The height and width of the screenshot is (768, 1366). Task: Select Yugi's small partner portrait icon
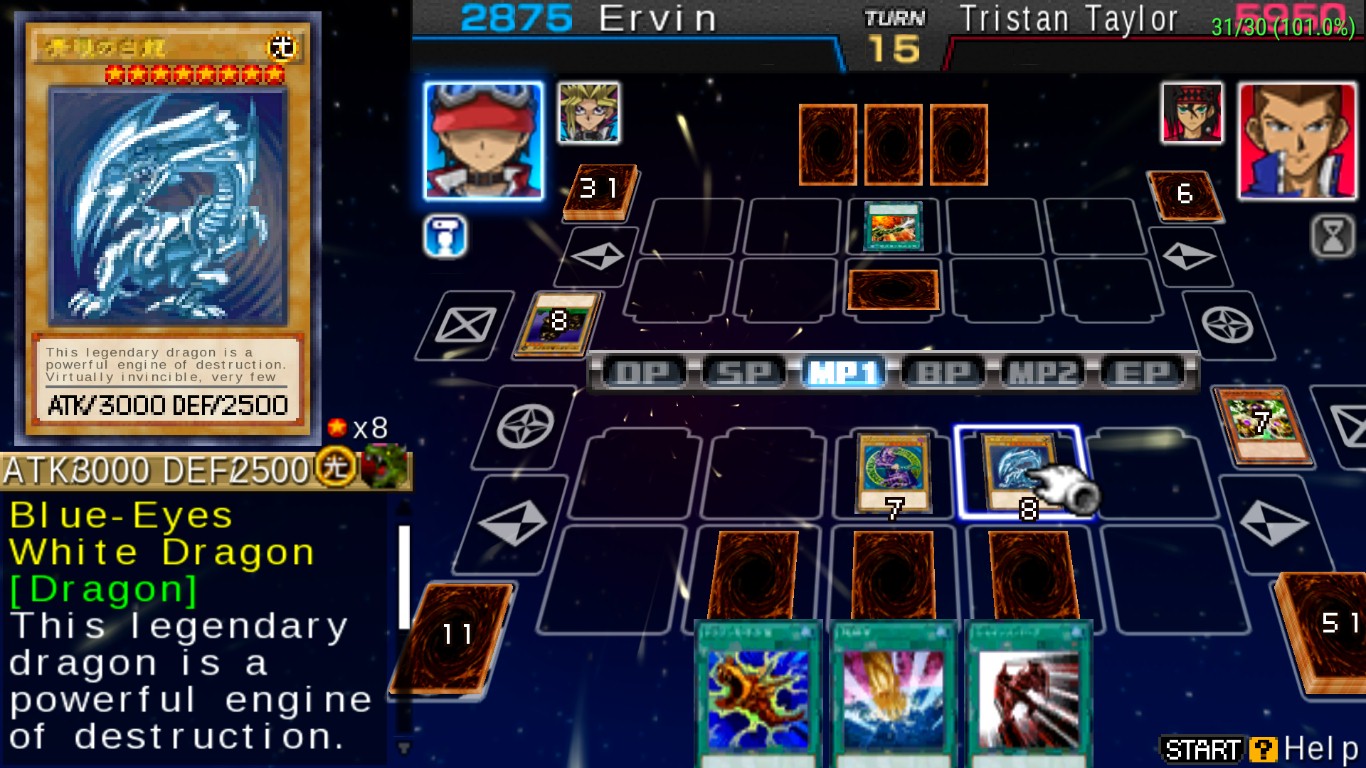(x=589, y=113)
